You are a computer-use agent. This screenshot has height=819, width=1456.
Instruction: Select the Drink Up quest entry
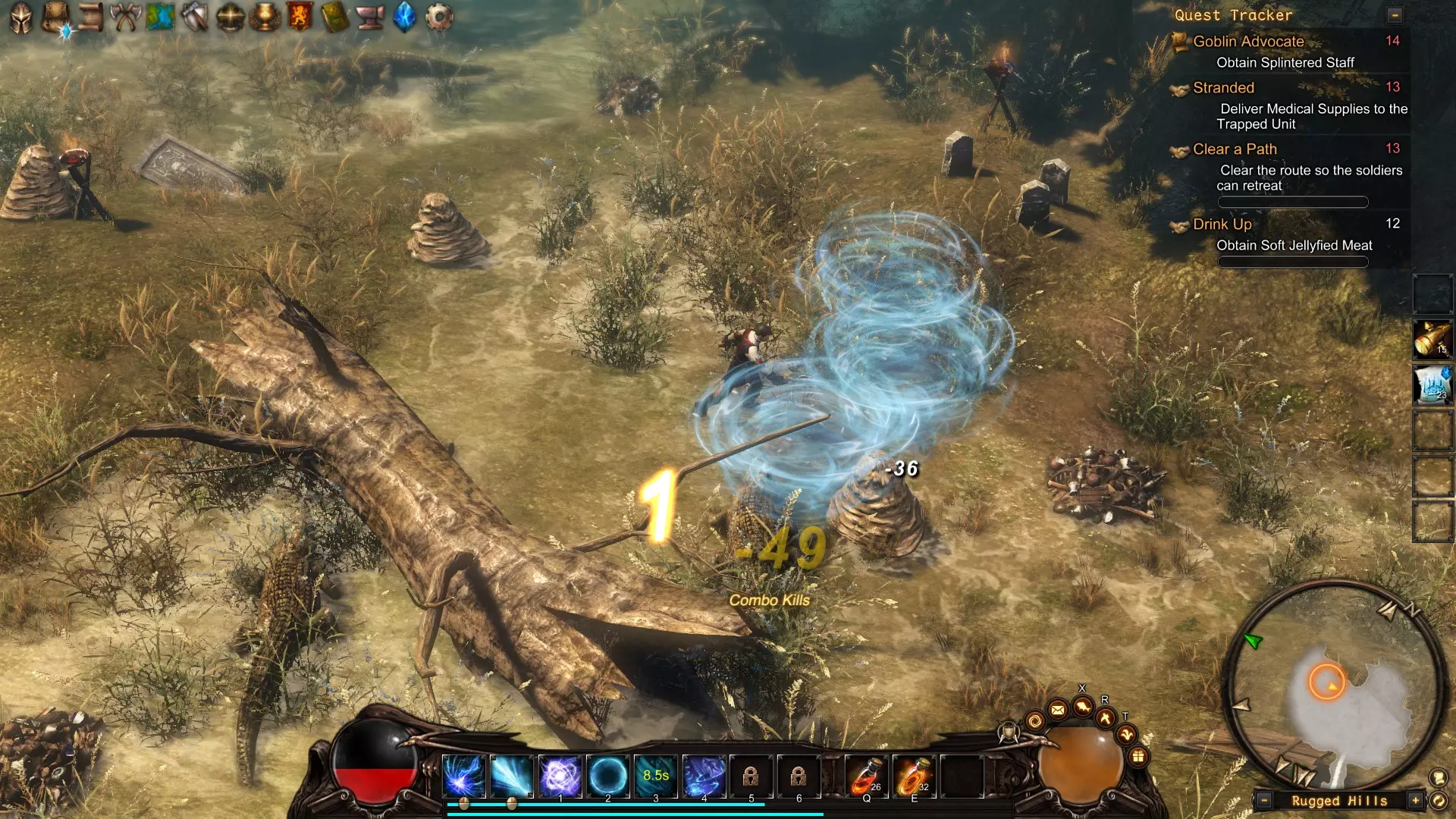[x=1222, y=224]
